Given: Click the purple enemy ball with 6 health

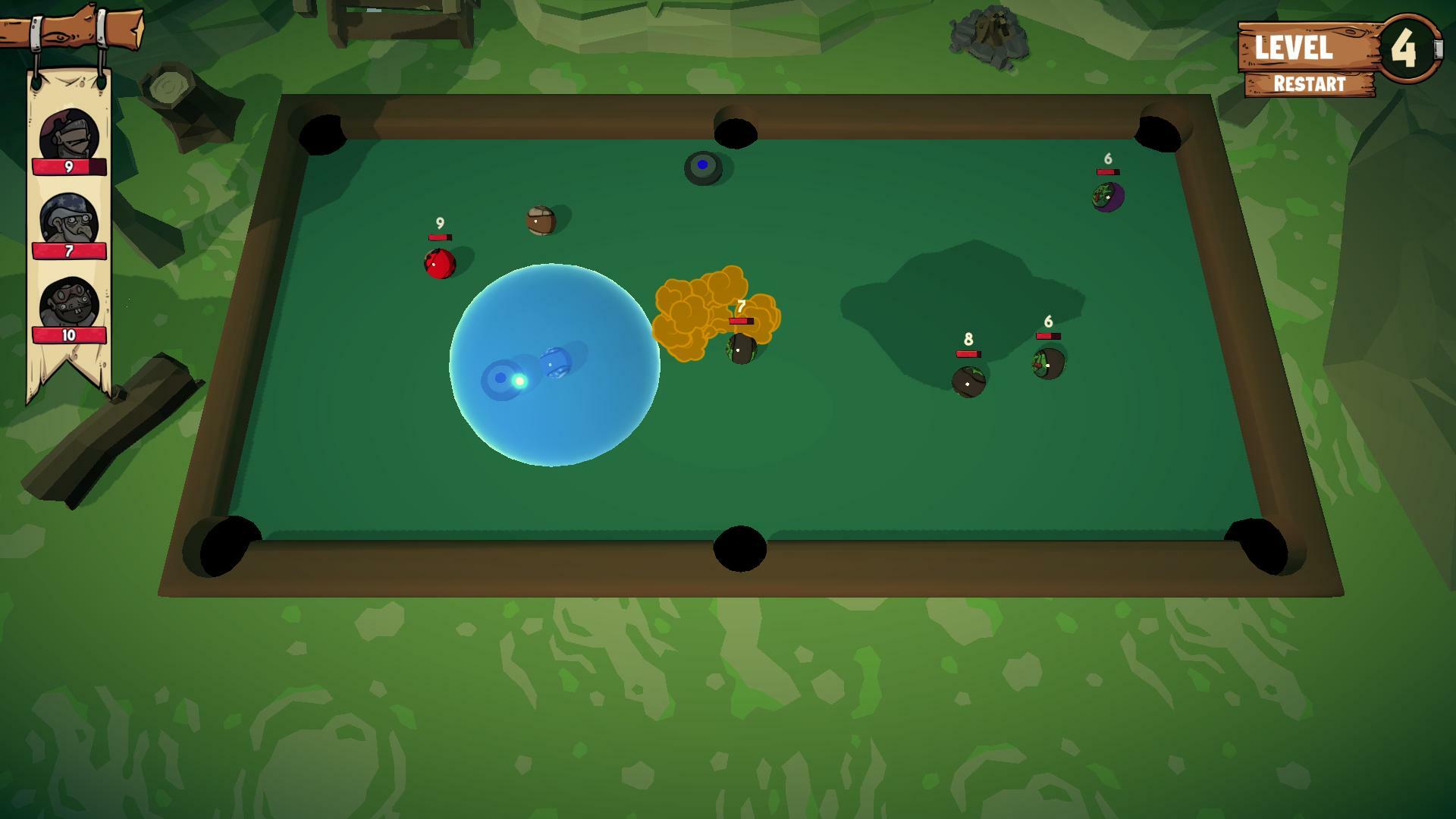Looking at the screenshot, I should point(1107,196).
